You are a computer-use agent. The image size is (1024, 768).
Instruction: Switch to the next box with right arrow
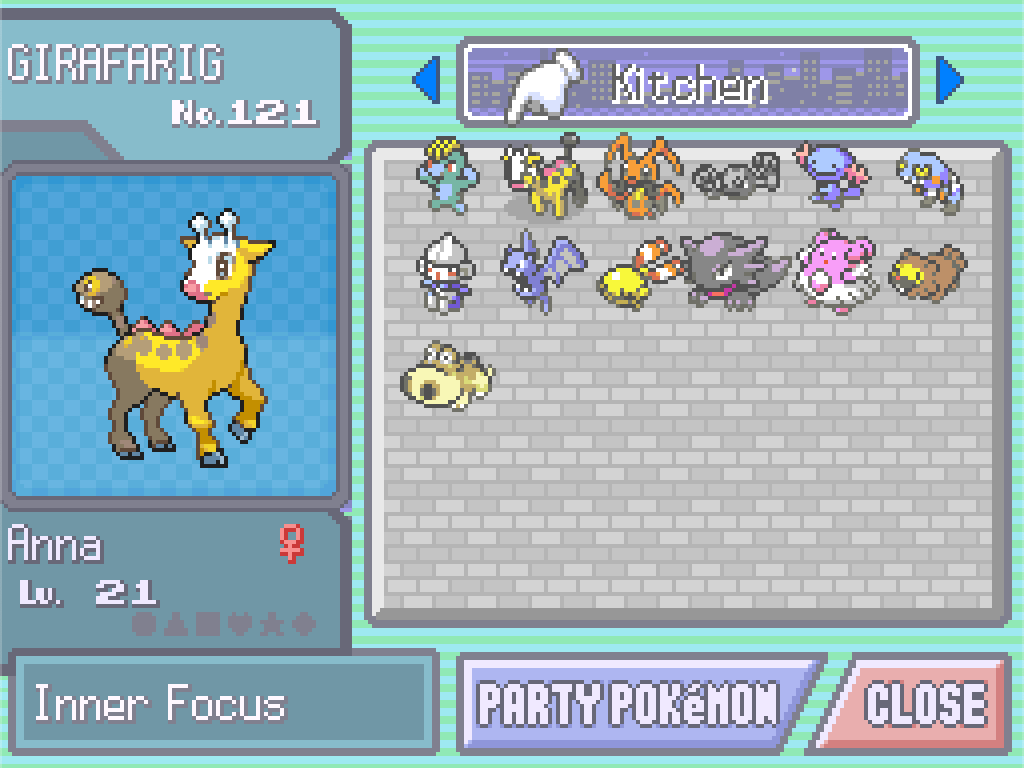[949, 81]
